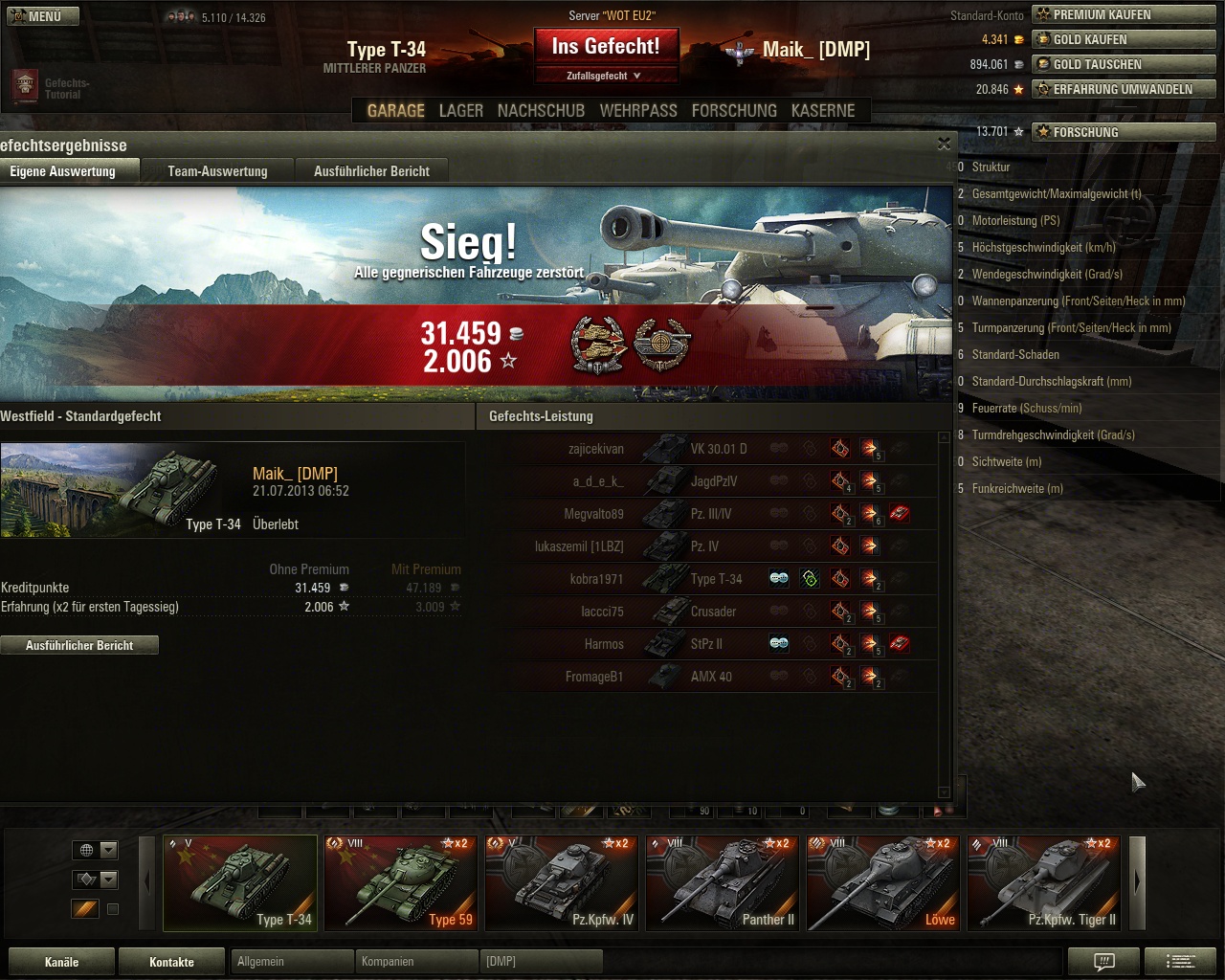Switch to the Team-Auswertung tab
1225x980 pixels.
tap(217, 171)
